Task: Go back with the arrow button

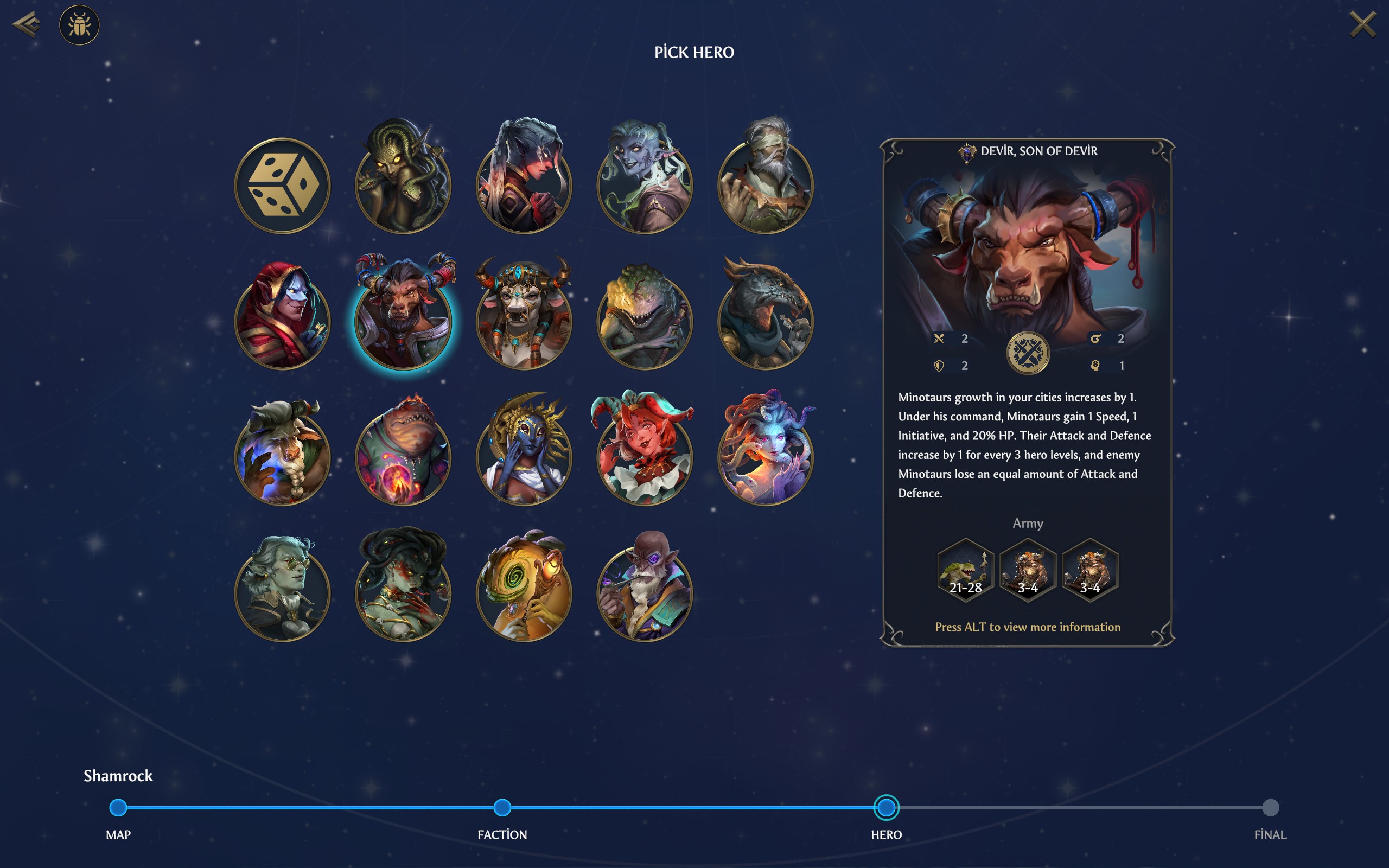Action: click(27, 25)
